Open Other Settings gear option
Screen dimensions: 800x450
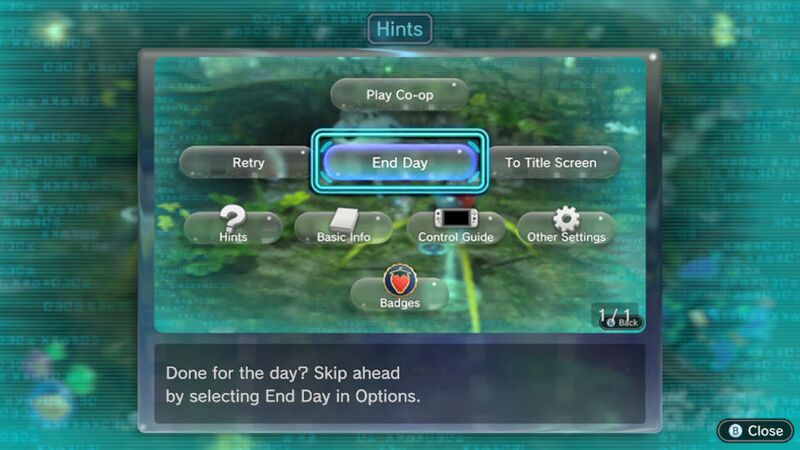[x=566, y=228]
